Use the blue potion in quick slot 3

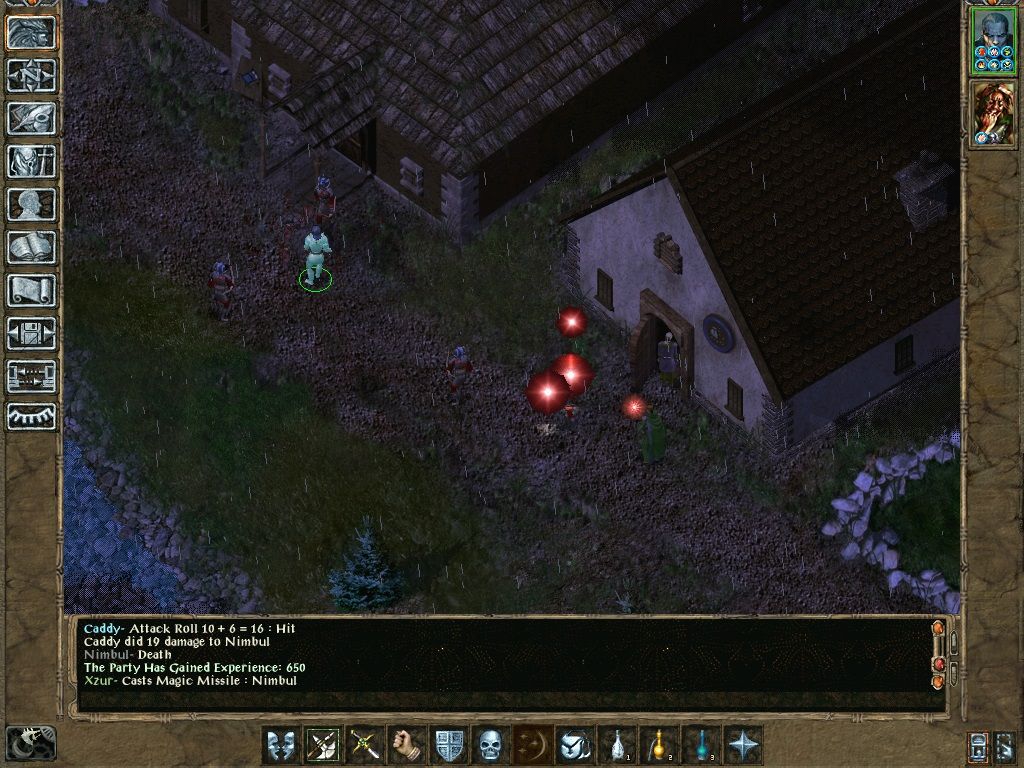[x=701, y=745]
